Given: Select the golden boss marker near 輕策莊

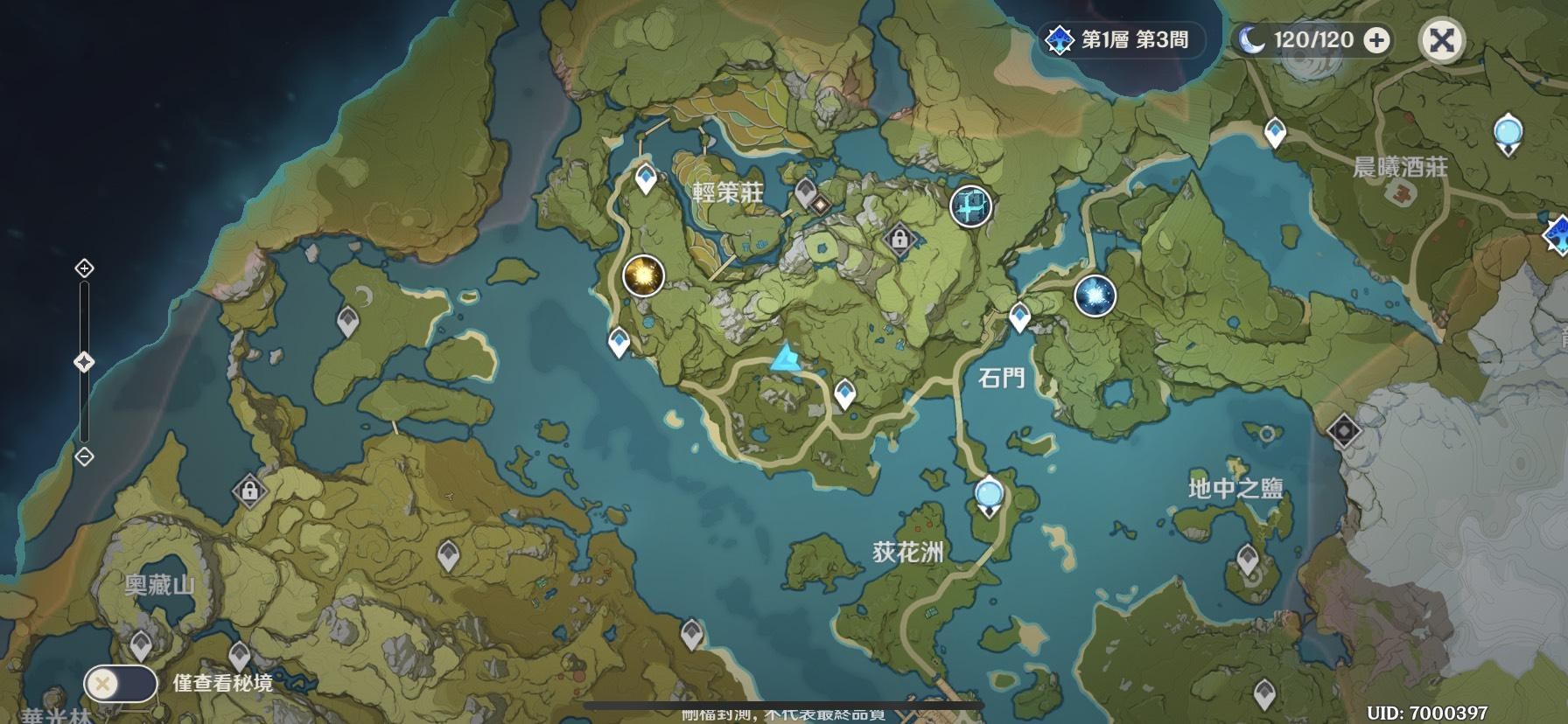Looking at the screenshot, I should tap(643, 276).
